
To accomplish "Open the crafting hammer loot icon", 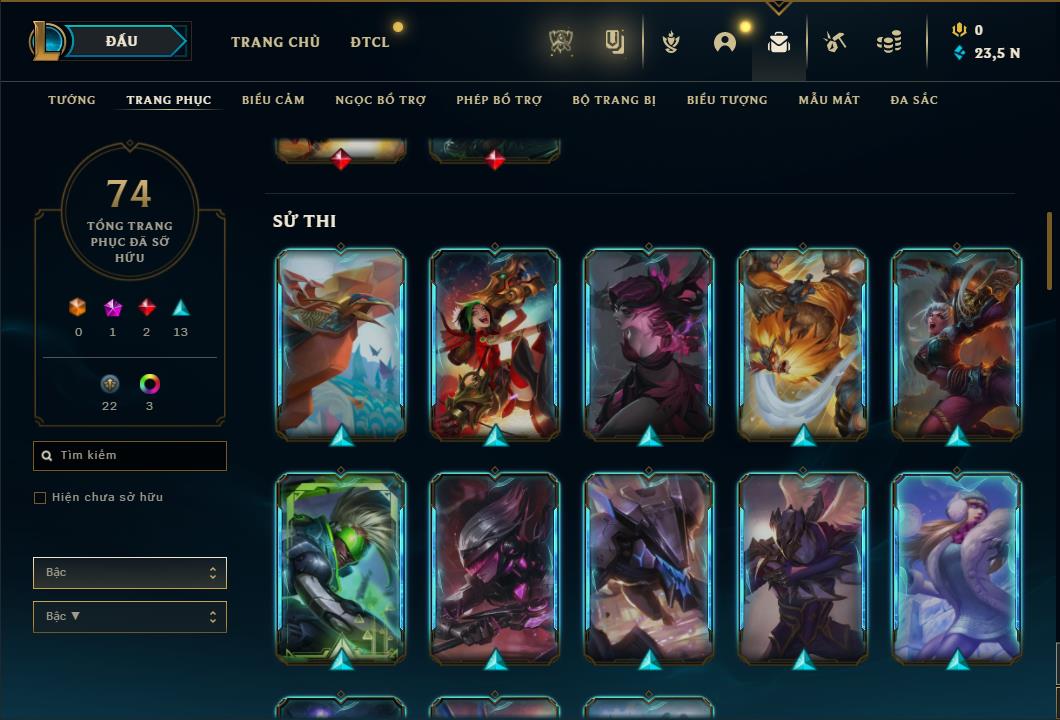I will (835, 42).
